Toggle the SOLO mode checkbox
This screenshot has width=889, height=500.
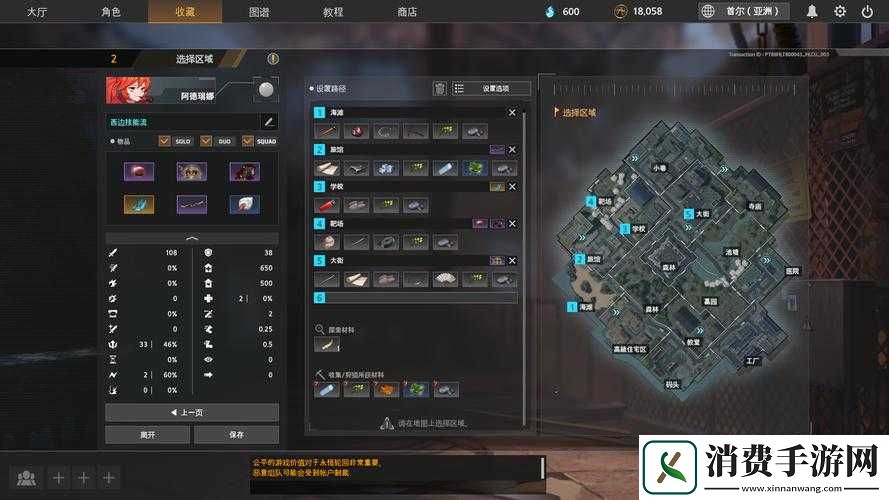[165, 141]
